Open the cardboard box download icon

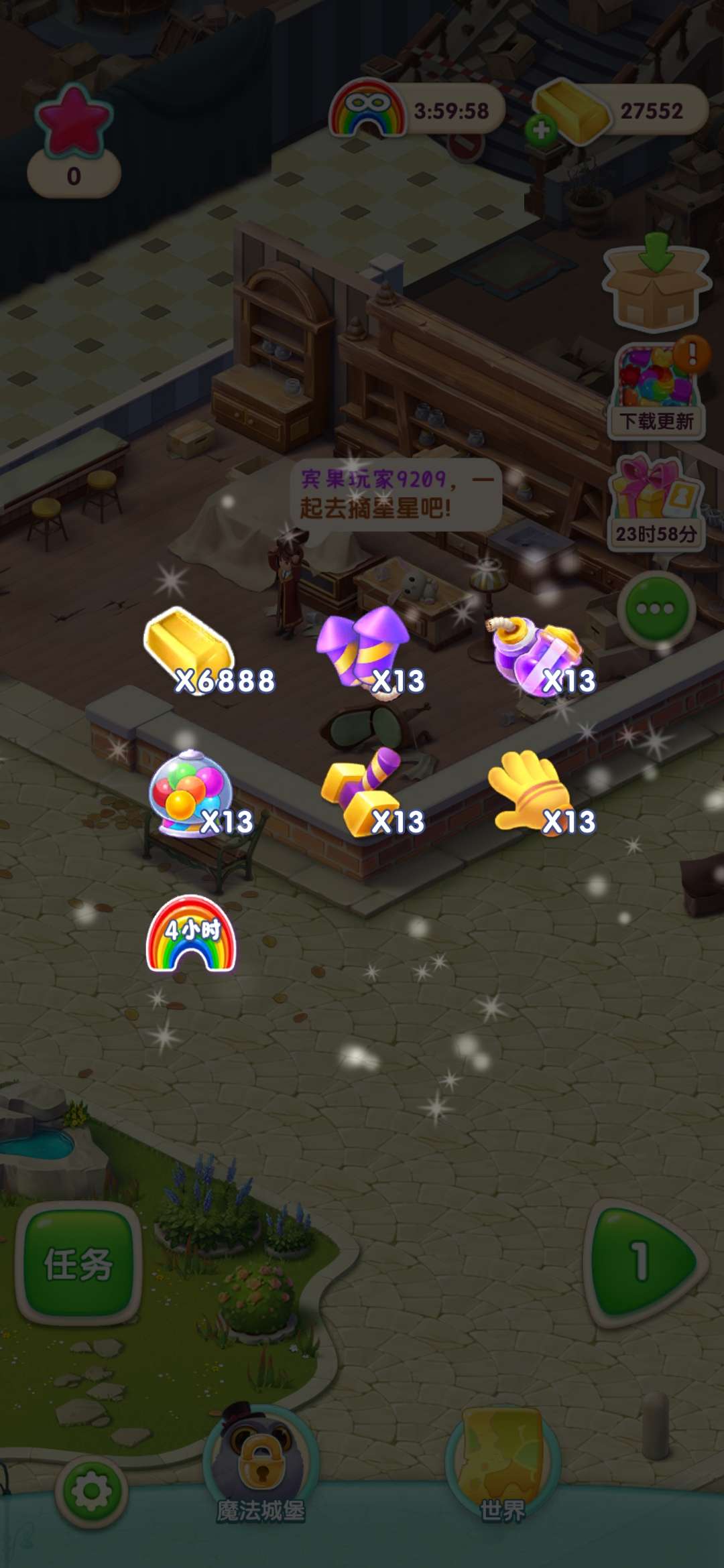point(656,281)
